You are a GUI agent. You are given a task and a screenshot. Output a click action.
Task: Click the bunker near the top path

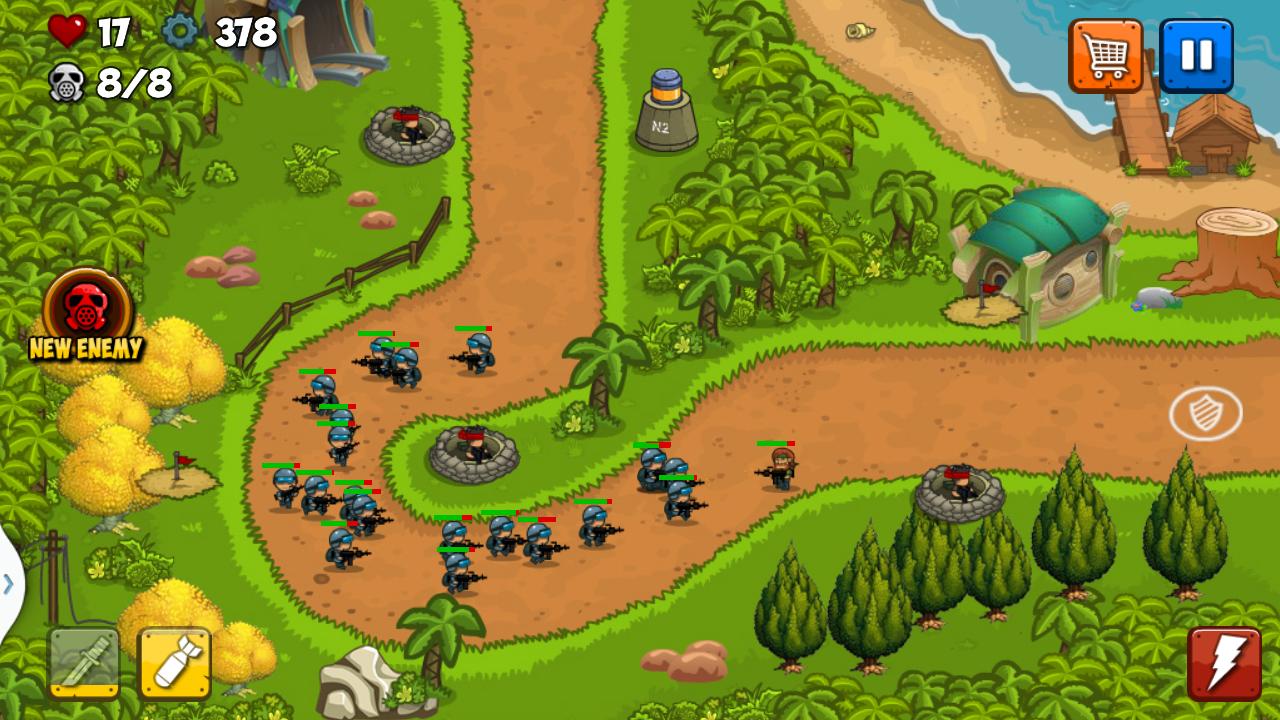click(x=410, y=130)
